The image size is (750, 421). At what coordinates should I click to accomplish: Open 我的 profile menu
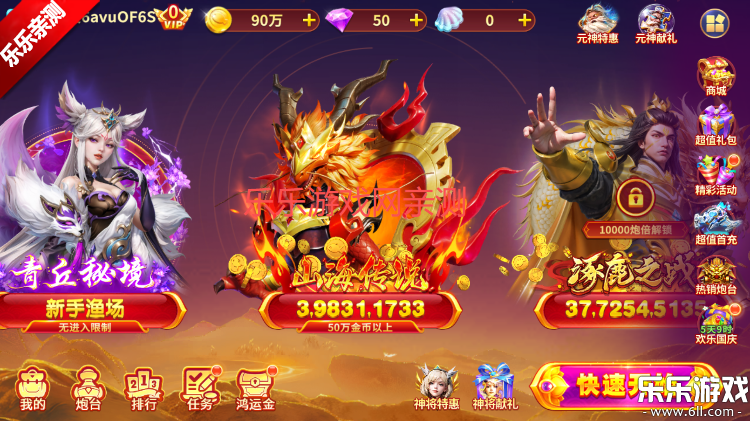pos(32,389)
